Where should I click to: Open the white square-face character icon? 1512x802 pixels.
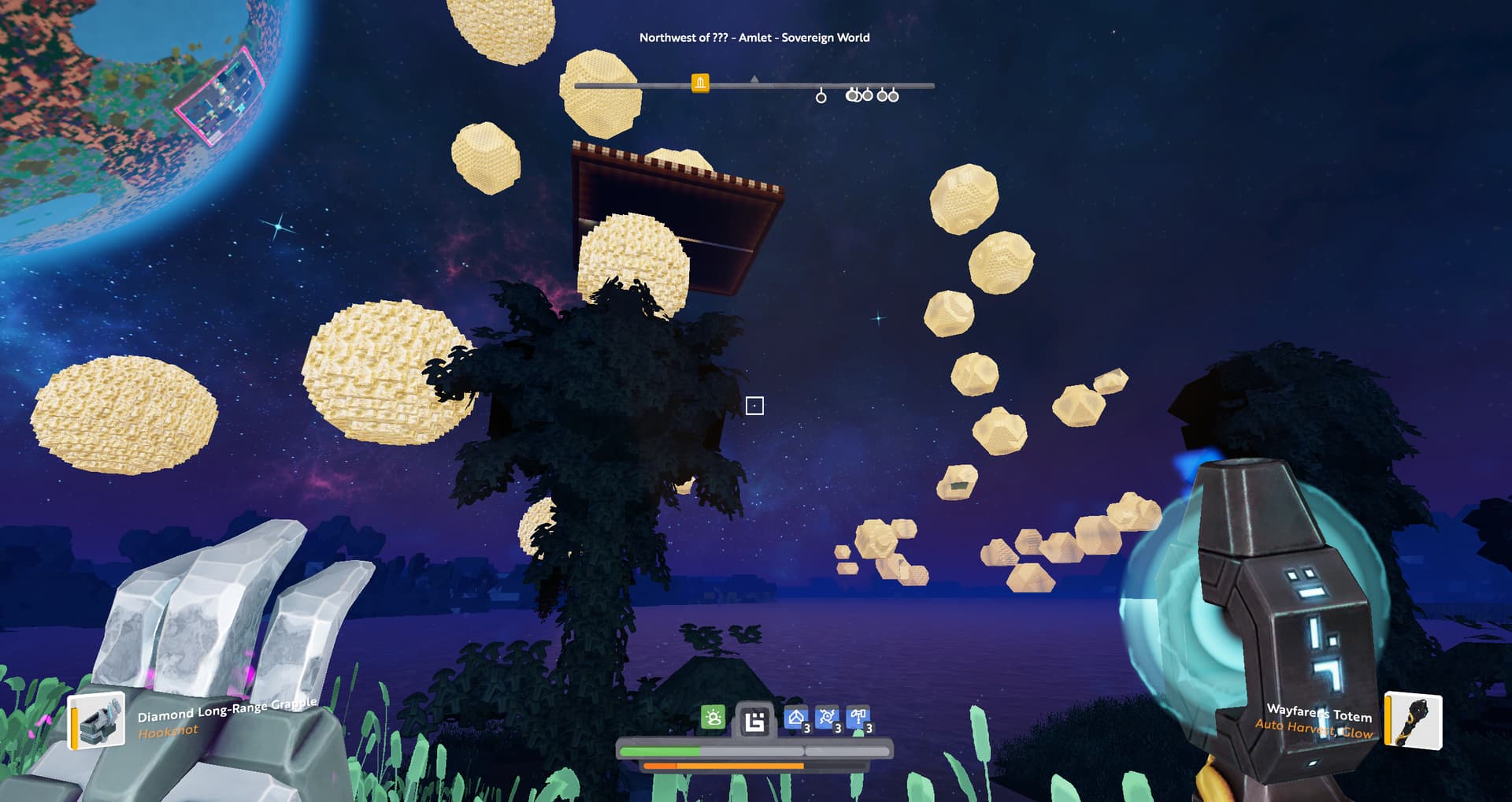tap(754, 721)
